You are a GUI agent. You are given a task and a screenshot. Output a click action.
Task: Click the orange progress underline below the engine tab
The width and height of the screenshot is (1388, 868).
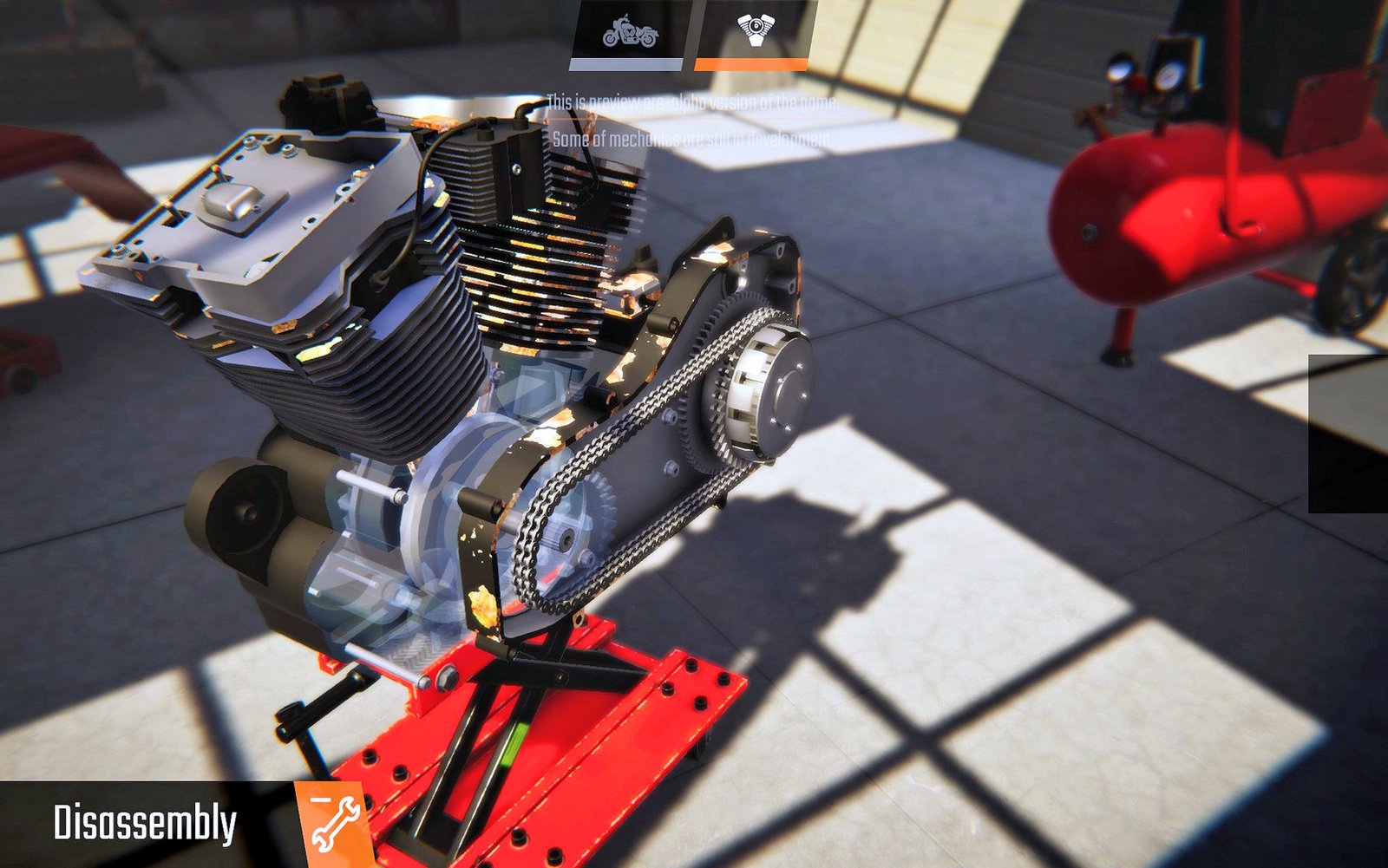(751, 64)
